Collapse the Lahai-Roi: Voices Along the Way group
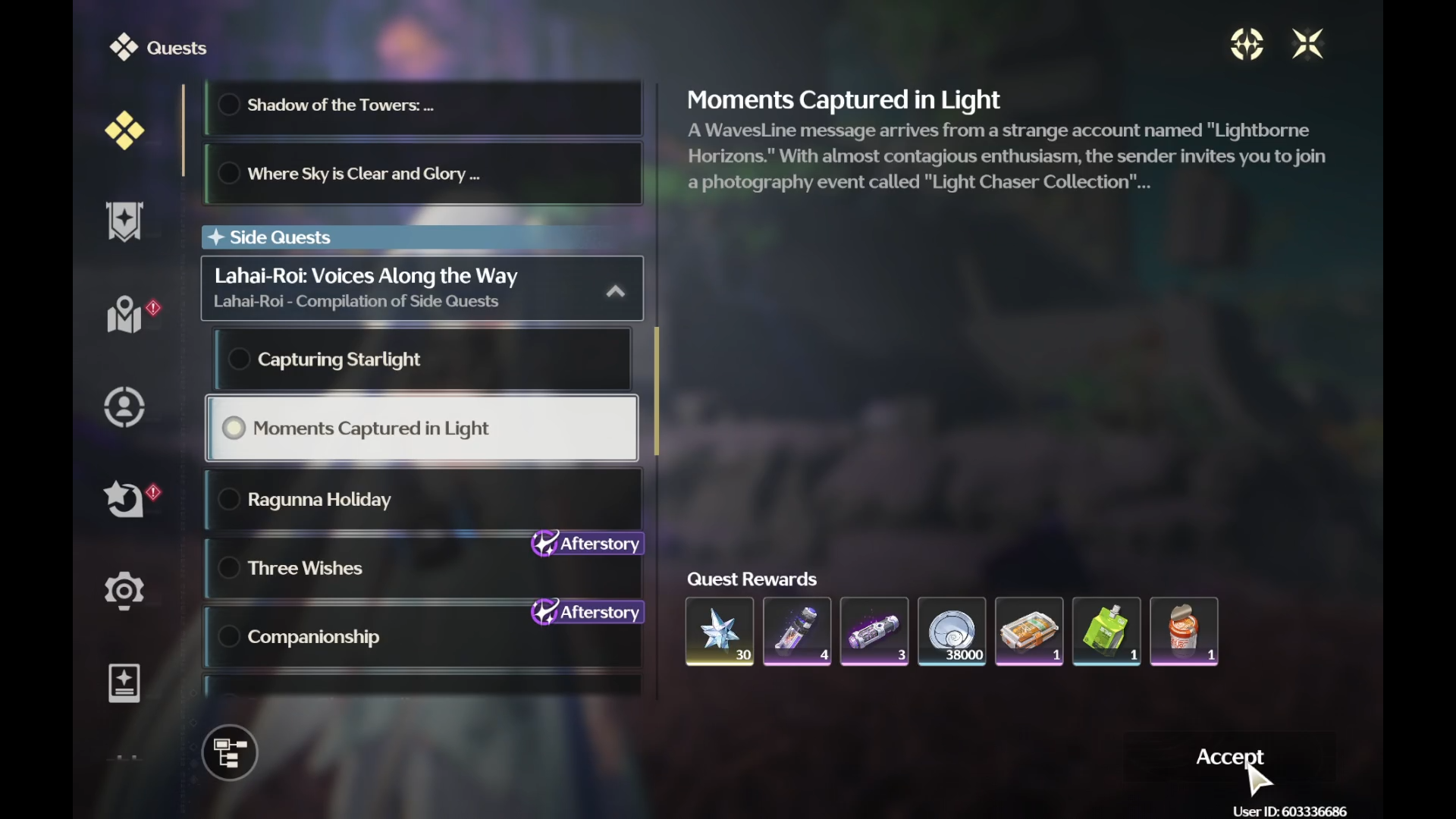 tap(615, 291)
